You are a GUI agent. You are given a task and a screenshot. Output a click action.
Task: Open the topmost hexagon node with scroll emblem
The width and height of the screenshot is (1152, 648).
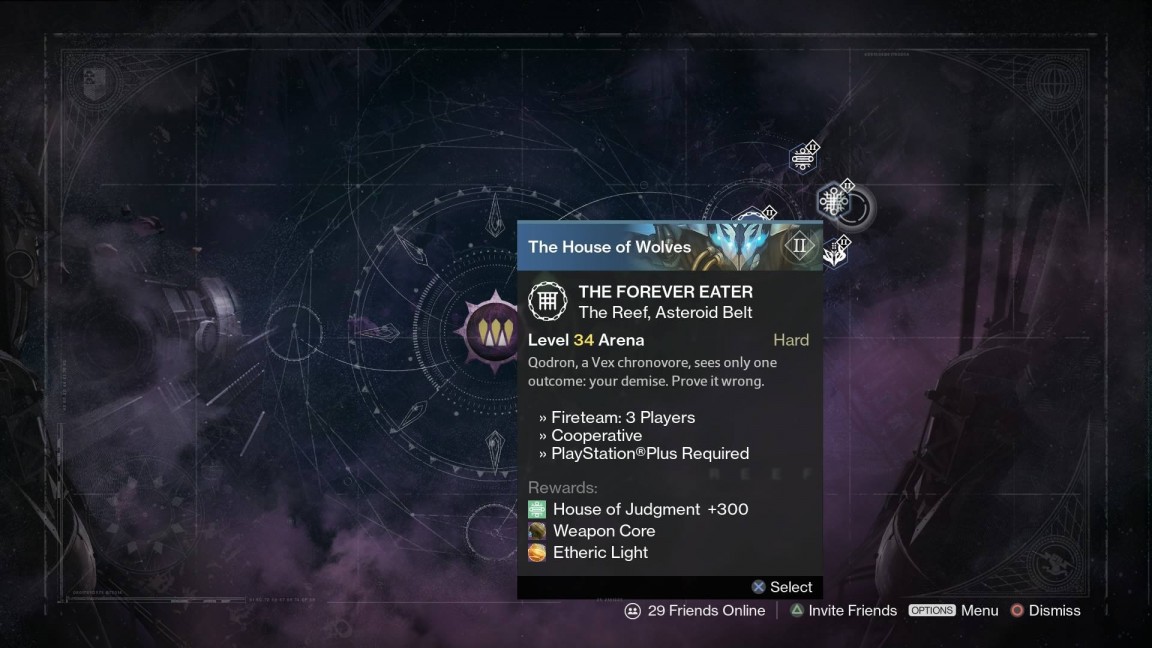(803, 158)
